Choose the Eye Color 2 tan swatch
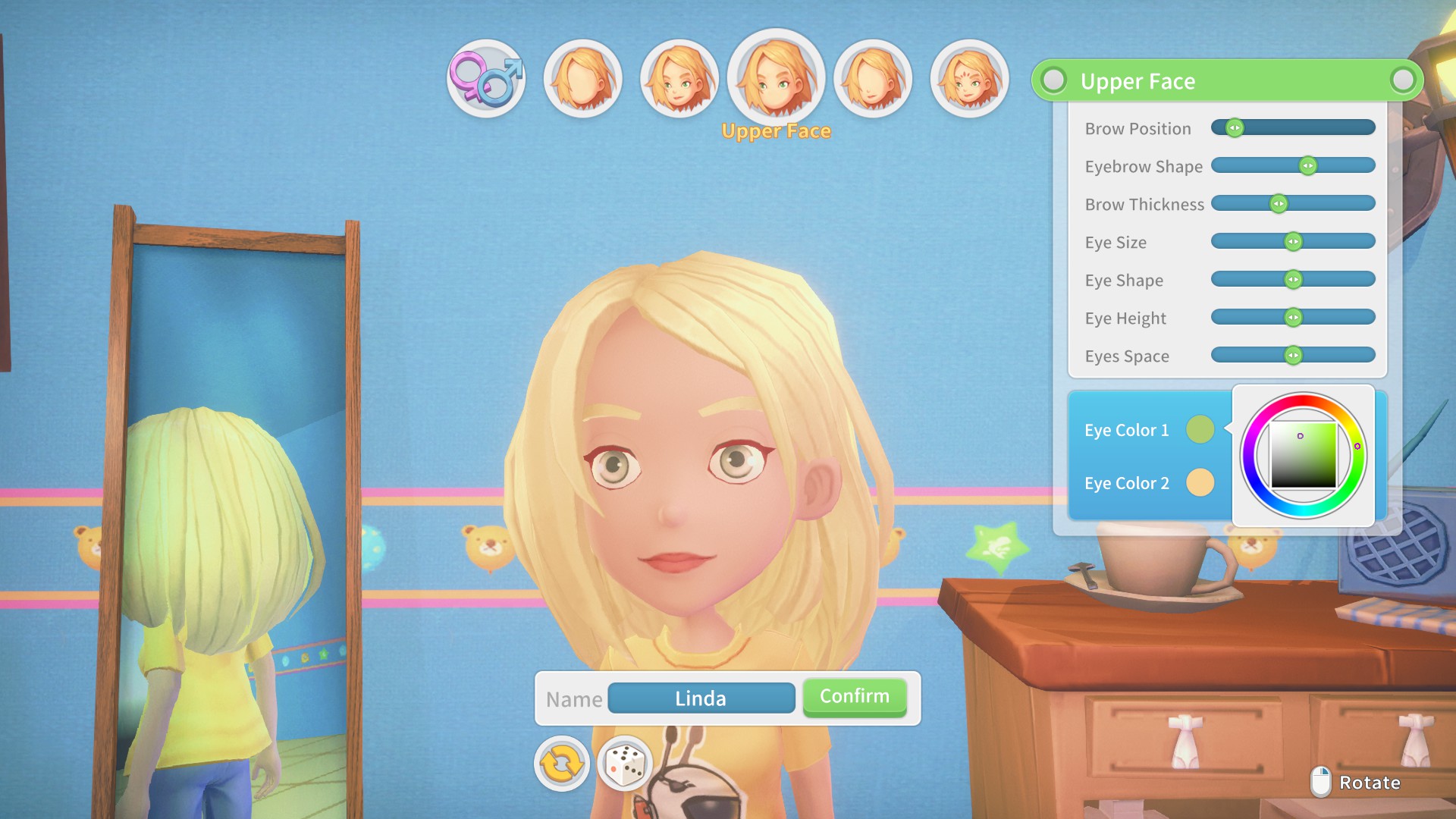 click(1200, 483)
